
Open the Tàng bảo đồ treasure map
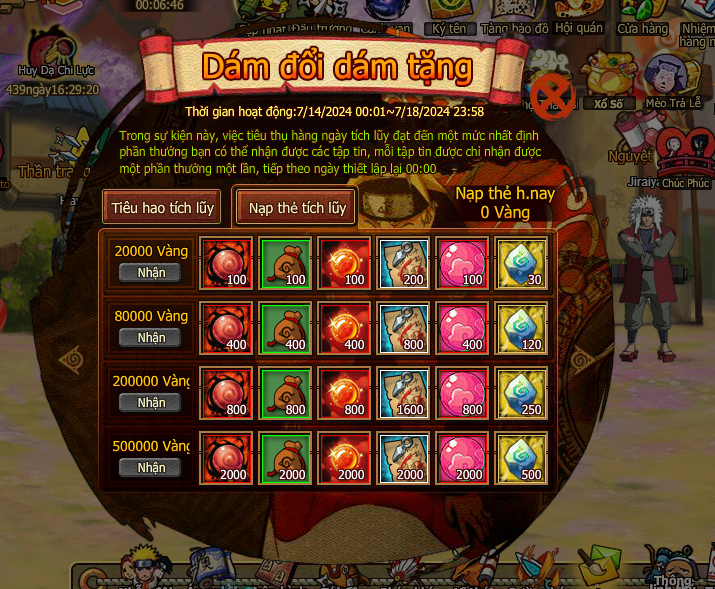[x=514, y=20]
